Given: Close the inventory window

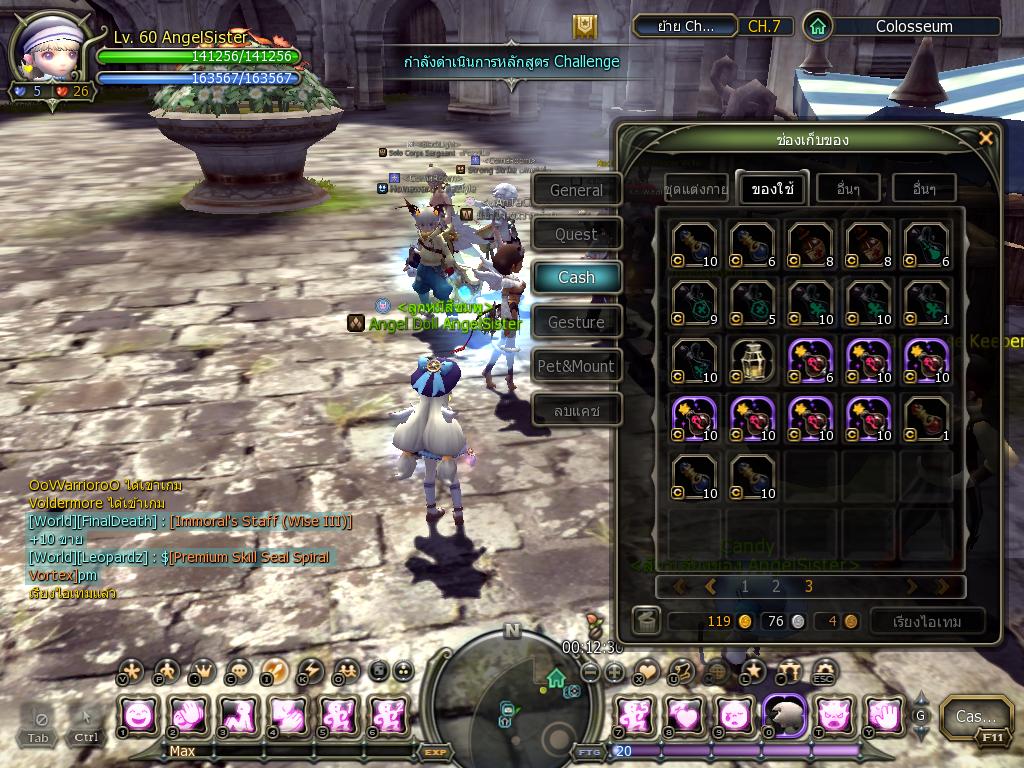Looking at the screenshot, I should click(985, 138).
